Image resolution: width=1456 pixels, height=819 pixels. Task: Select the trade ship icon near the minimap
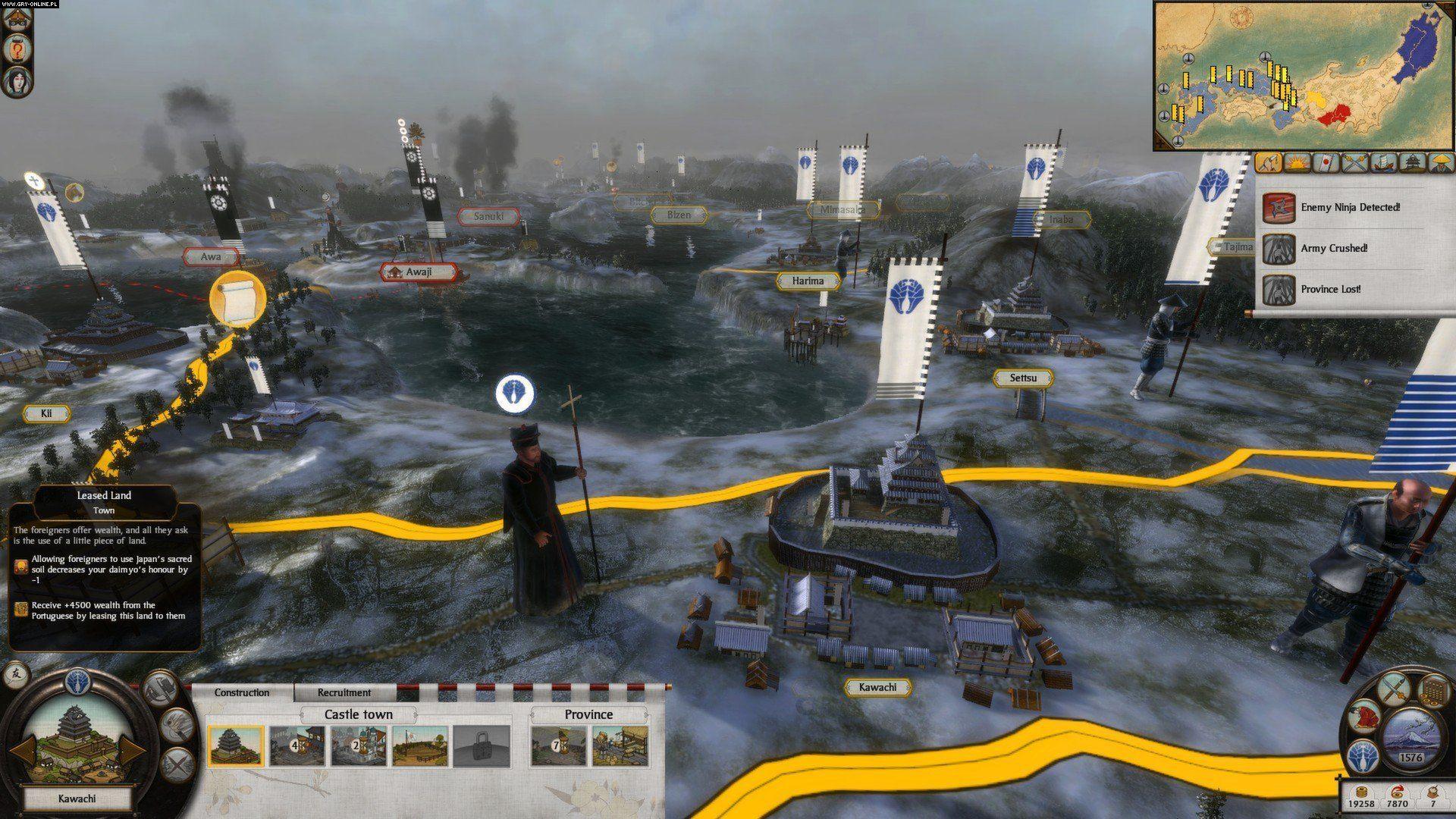pos(1385,162)
